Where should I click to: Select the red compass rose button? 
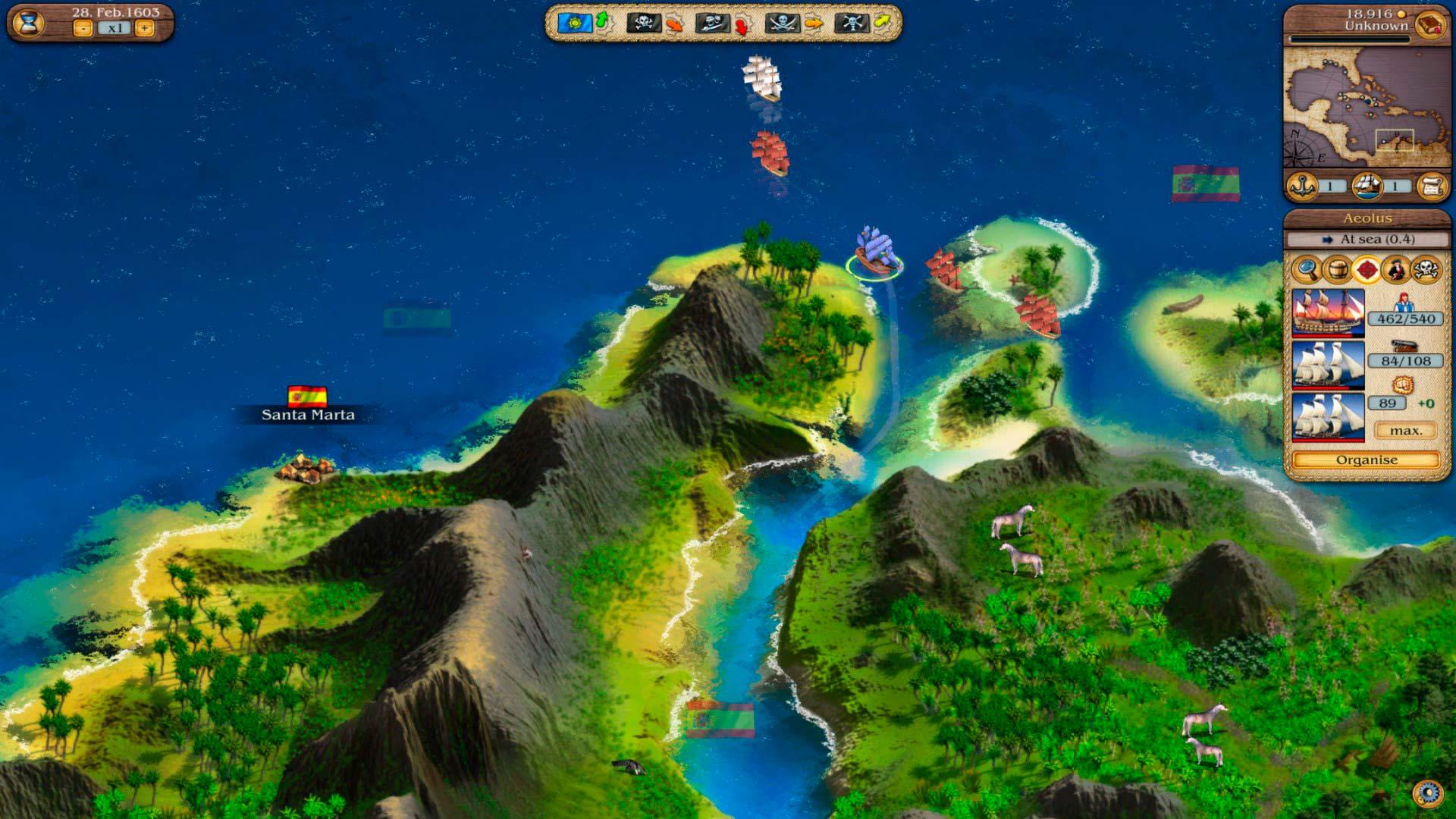coord(1367,268)
